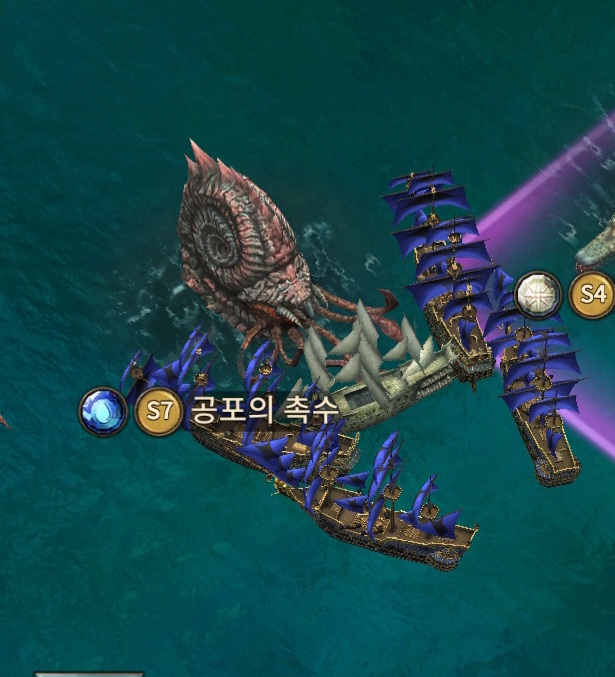Select the 공포의 촉수 name label
This screenshot has height=677, width=615.
point(265,411)
